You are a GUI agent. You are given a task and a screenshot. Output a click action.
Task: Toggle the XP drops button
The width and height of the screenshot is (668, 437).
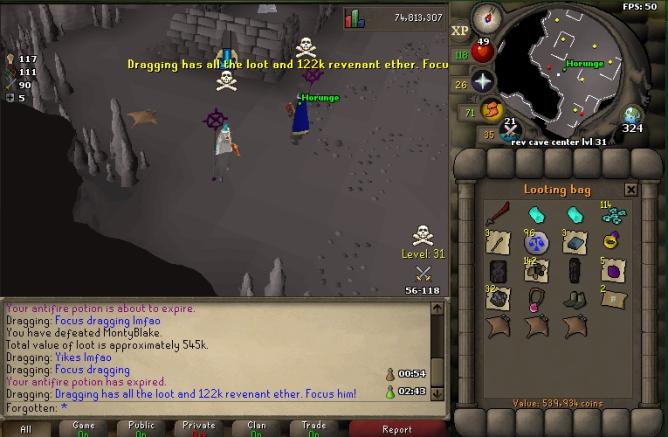[461, 30]
